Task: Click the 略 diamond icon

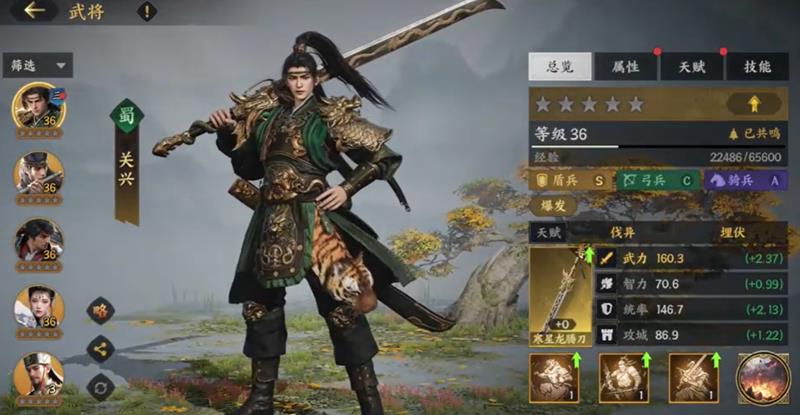Action: (x=100, y=311)
